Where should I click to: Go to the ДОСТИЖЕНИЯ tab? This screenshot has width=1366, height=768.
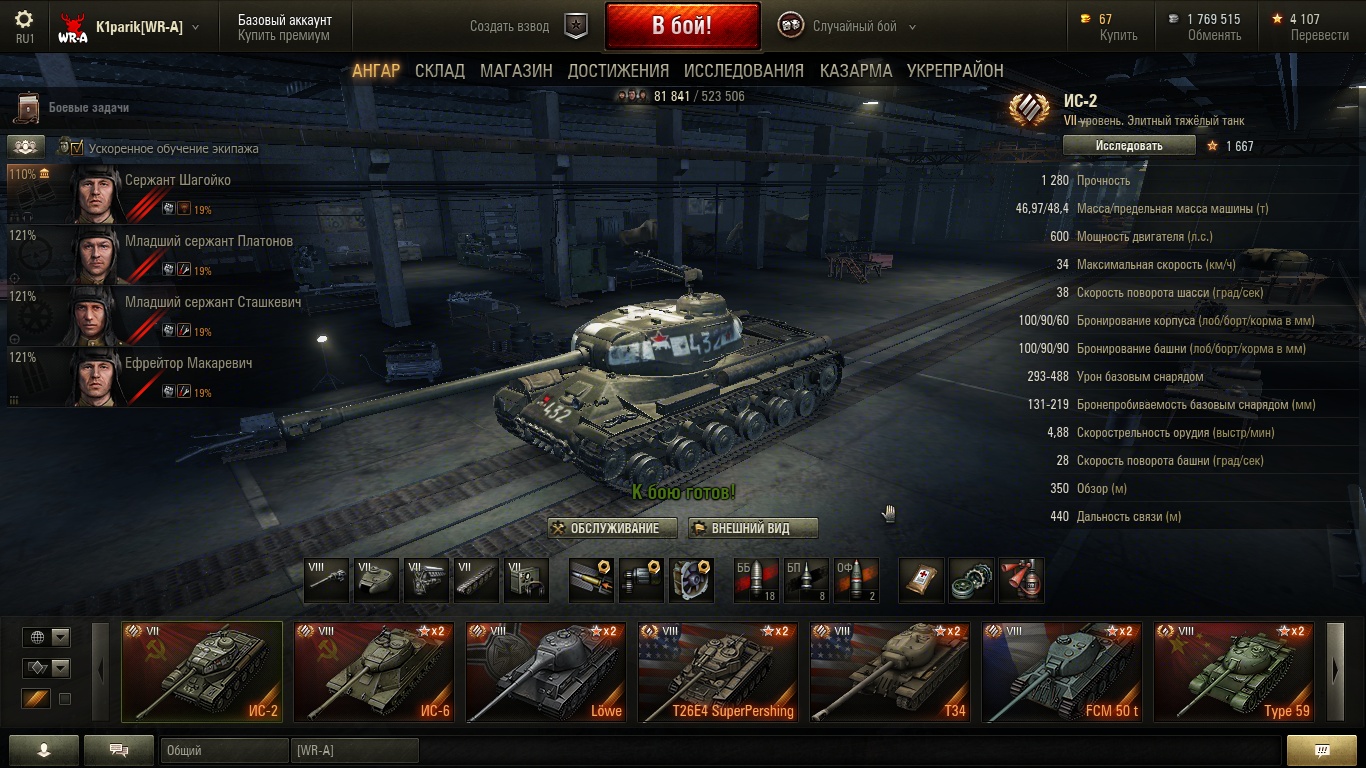click(618, 71)
